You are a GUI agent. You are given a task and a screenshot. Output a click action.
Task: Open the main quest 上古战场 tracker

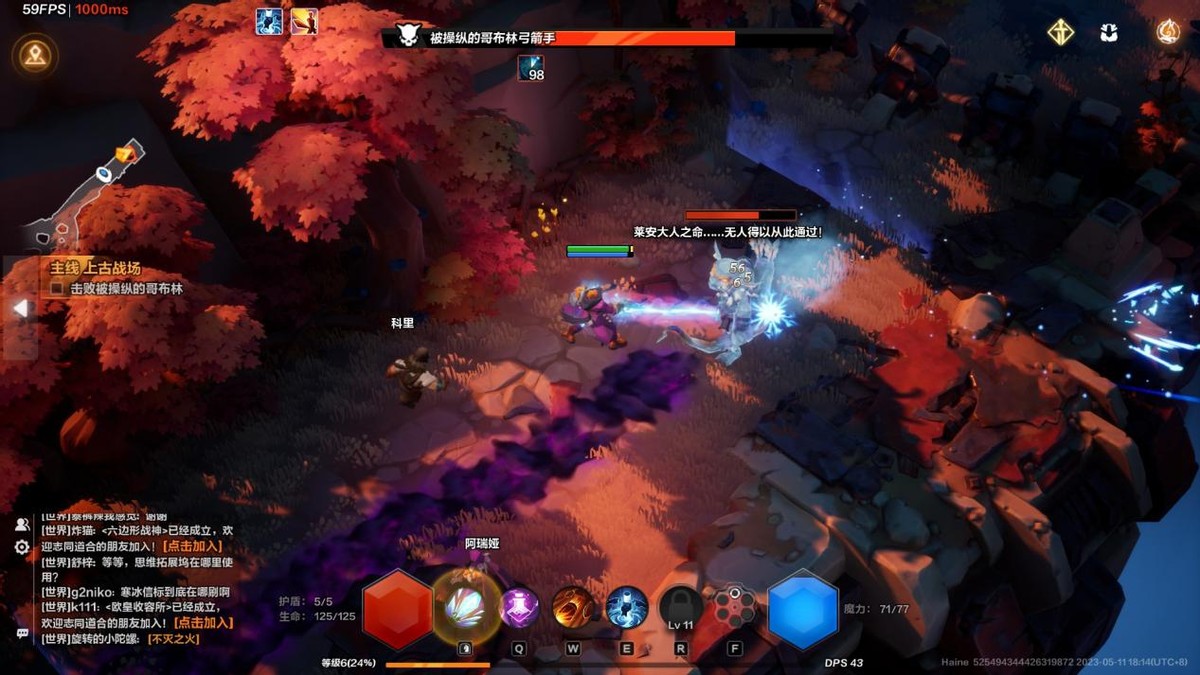(x=95, y=268)
